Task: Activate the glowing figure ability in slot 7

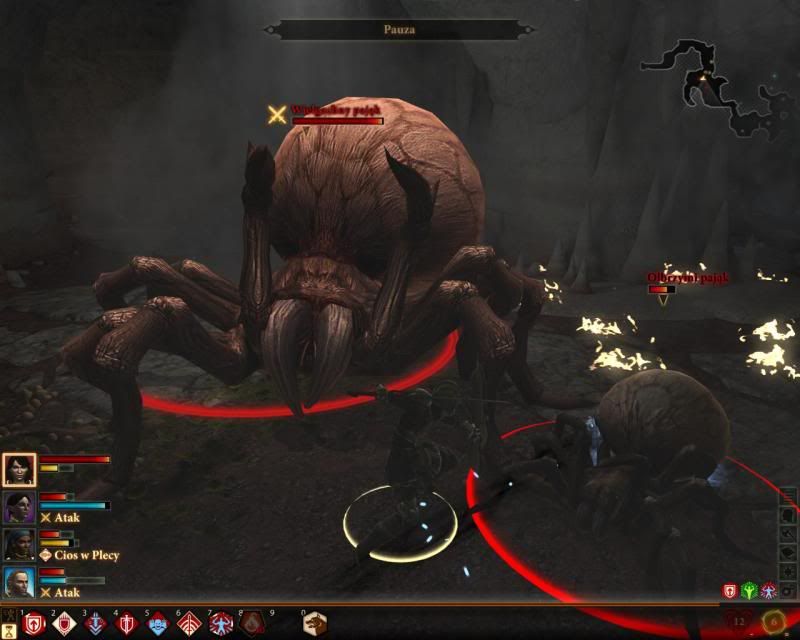Action: point(220,624)
